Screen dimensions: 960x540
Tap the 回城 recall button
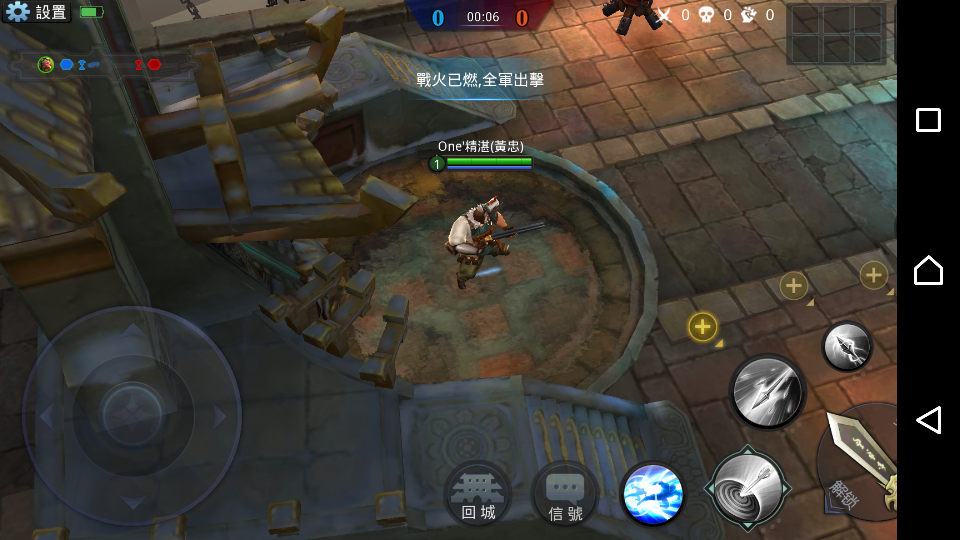pos(478,494)
